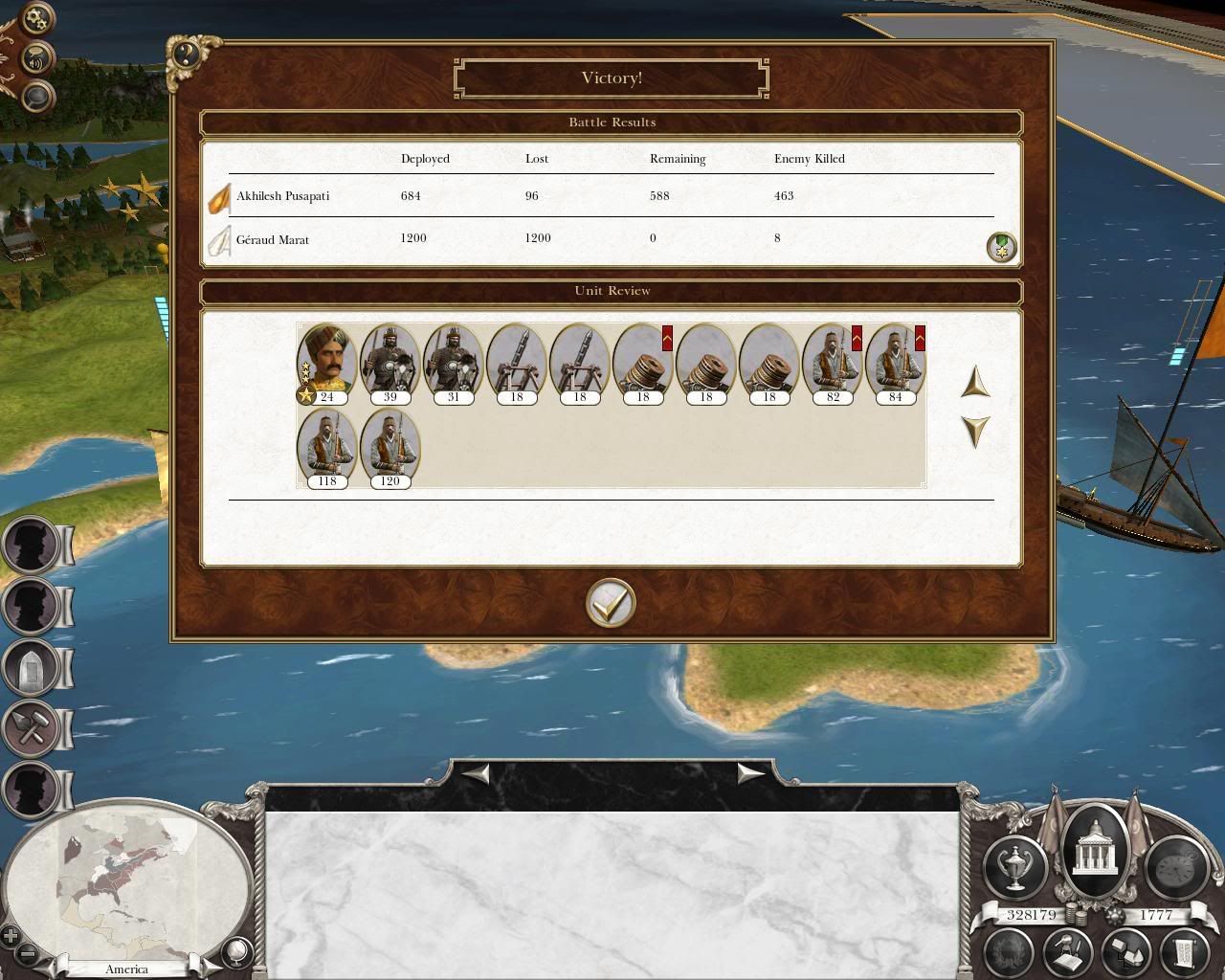Select the cavalry unit card showing 39
This screenshot has width=1225, height=980.
point(390,364)
